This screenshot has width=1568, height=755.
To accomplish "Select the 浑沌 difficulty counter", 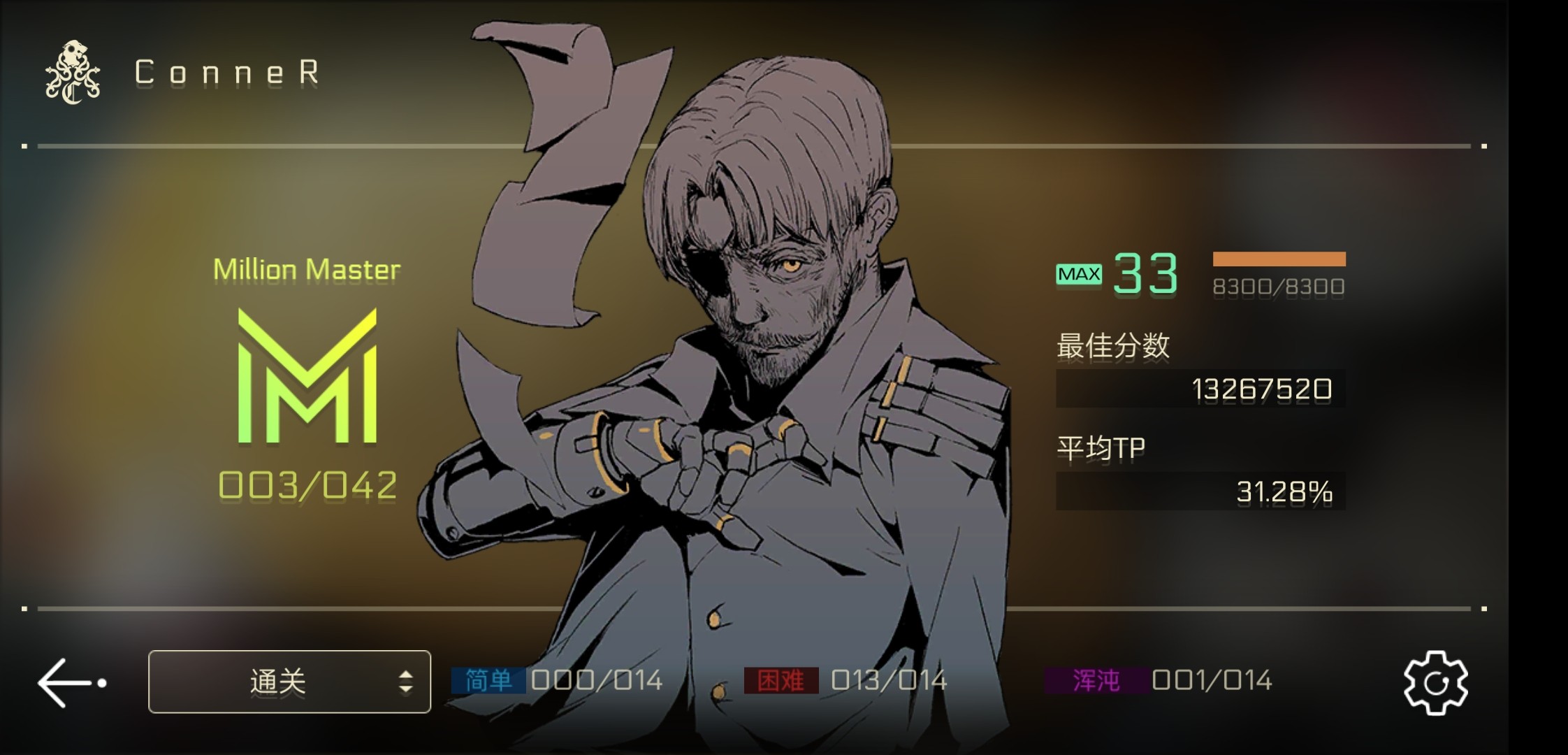I will click(x=1159, y=680).
